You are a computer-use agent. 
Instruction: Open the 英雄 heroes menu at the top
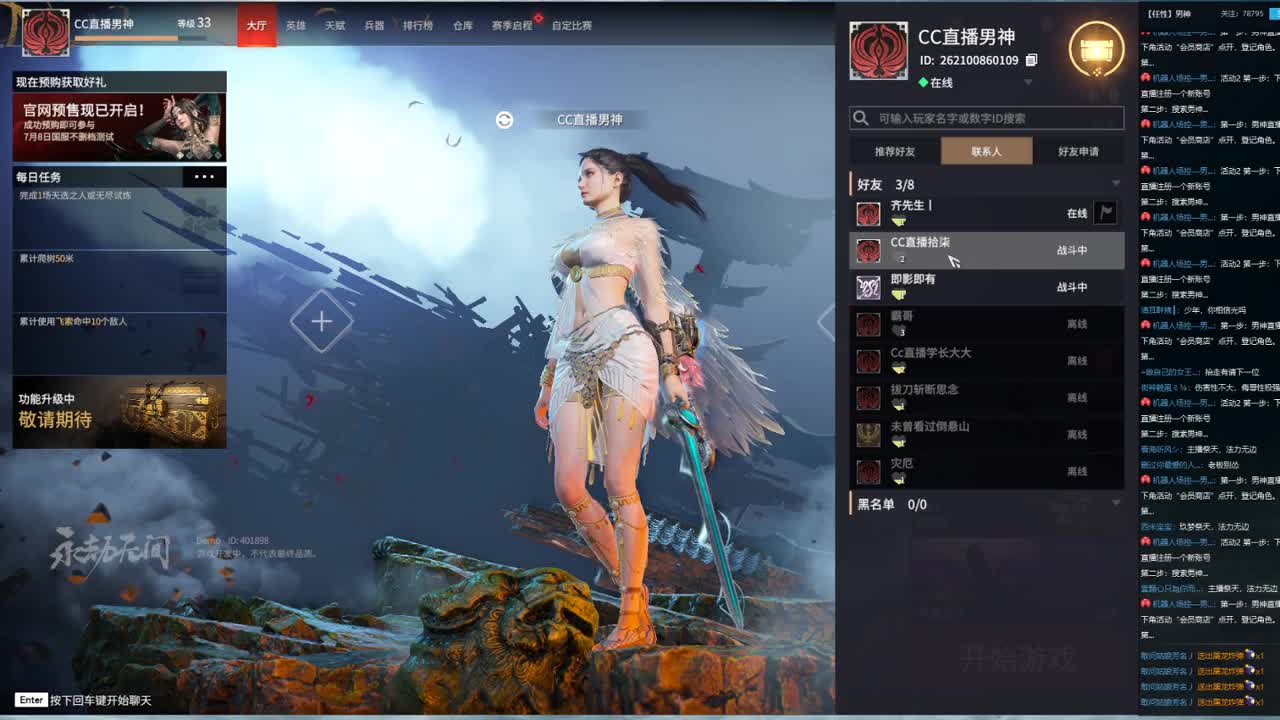tap(295, 26)
